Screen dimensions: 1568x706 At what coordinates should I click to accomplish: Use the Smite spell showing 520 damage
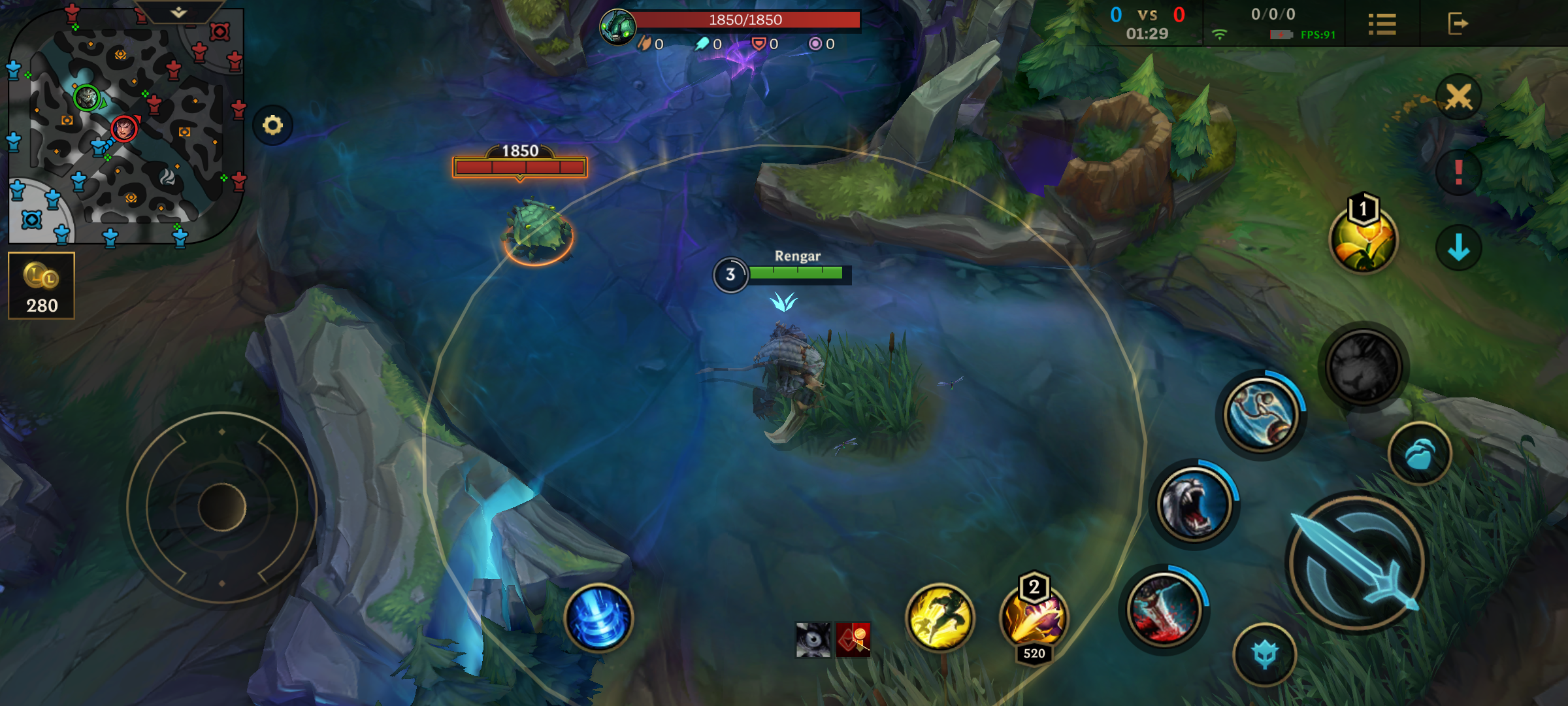click(x=1035, y=620)
